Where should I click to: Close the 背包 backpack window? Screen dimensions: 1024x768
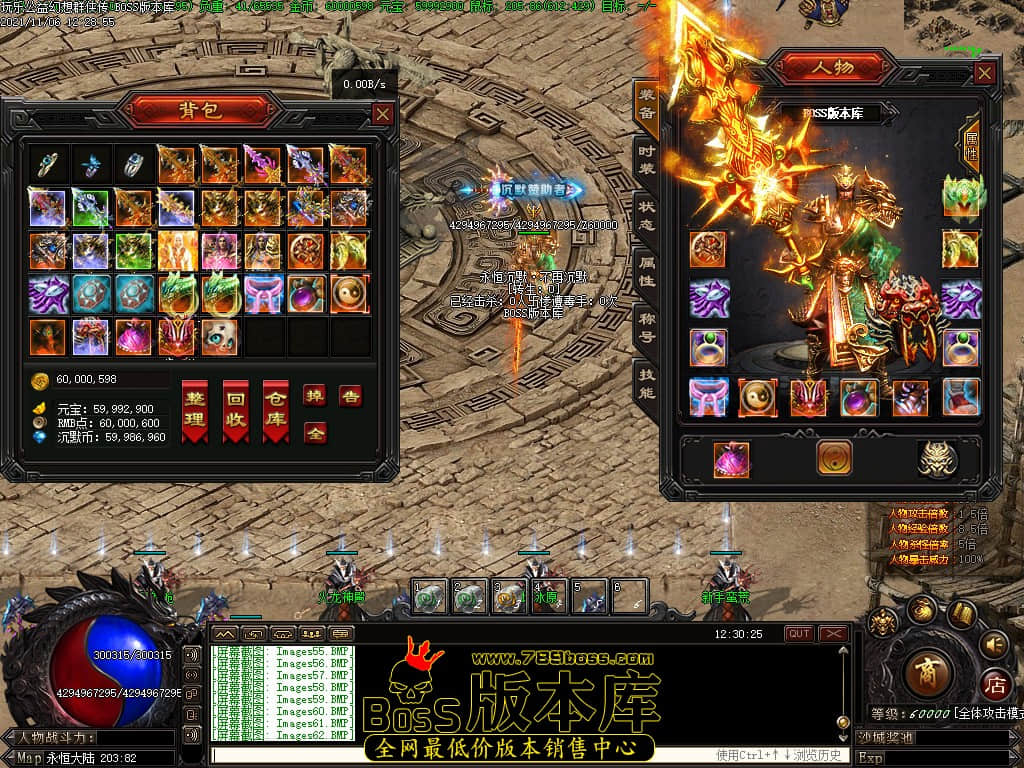click(x=382, y=114)
